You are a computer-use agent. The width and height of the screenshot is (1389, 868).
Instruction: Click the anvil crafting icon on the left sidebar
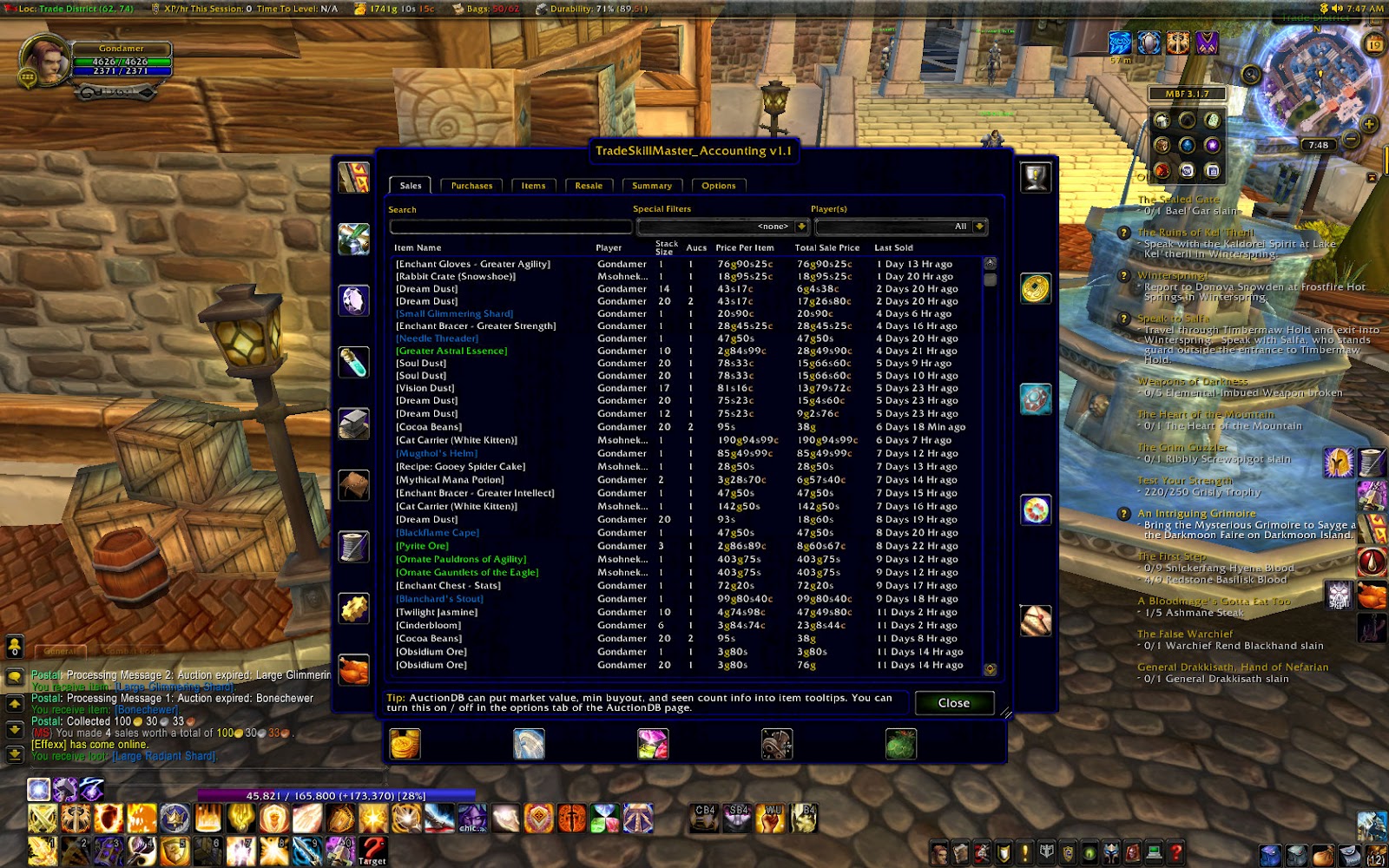point(353,422)
